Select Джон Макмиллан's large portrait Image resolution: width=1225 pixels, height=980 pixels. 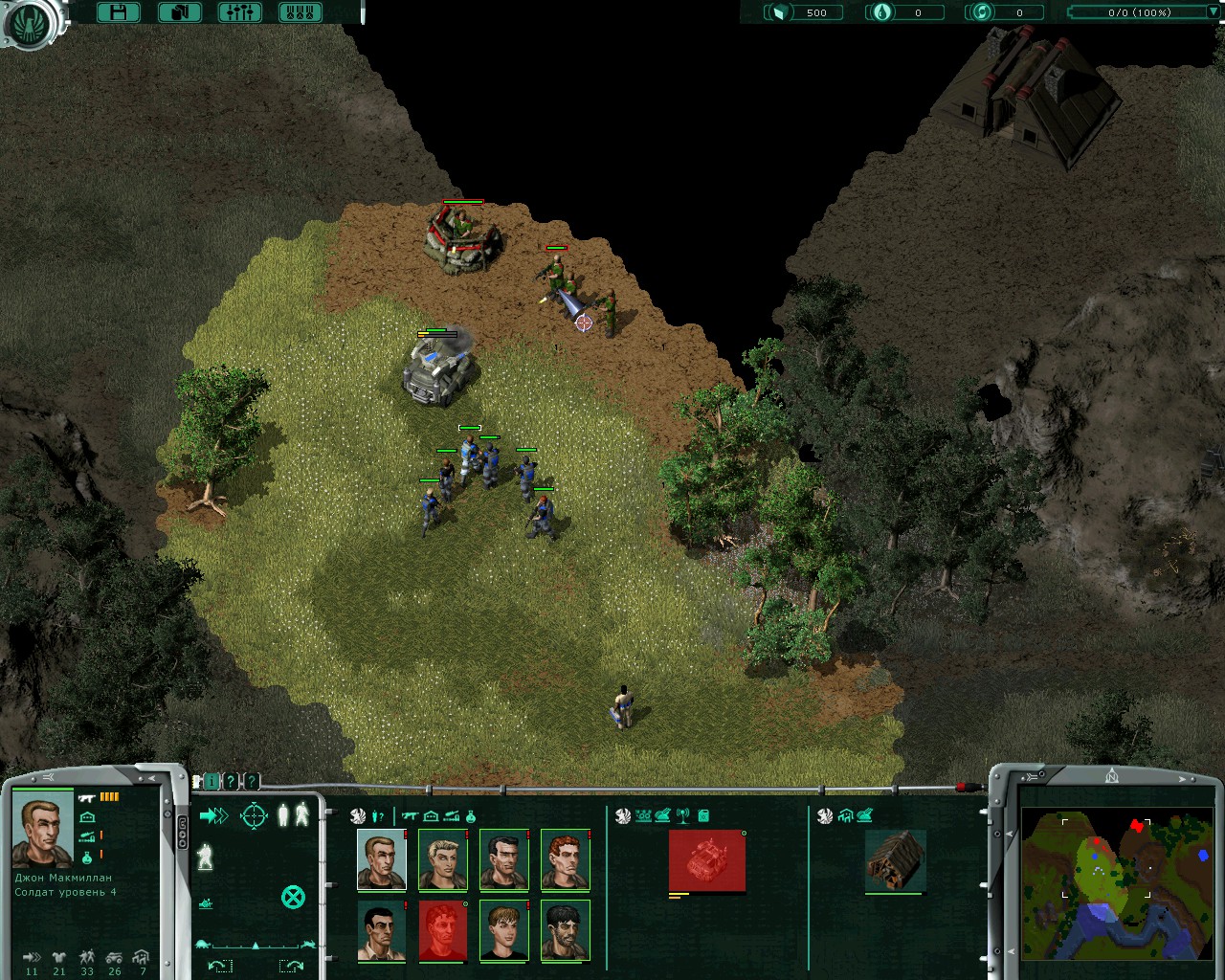click(43, 830)
